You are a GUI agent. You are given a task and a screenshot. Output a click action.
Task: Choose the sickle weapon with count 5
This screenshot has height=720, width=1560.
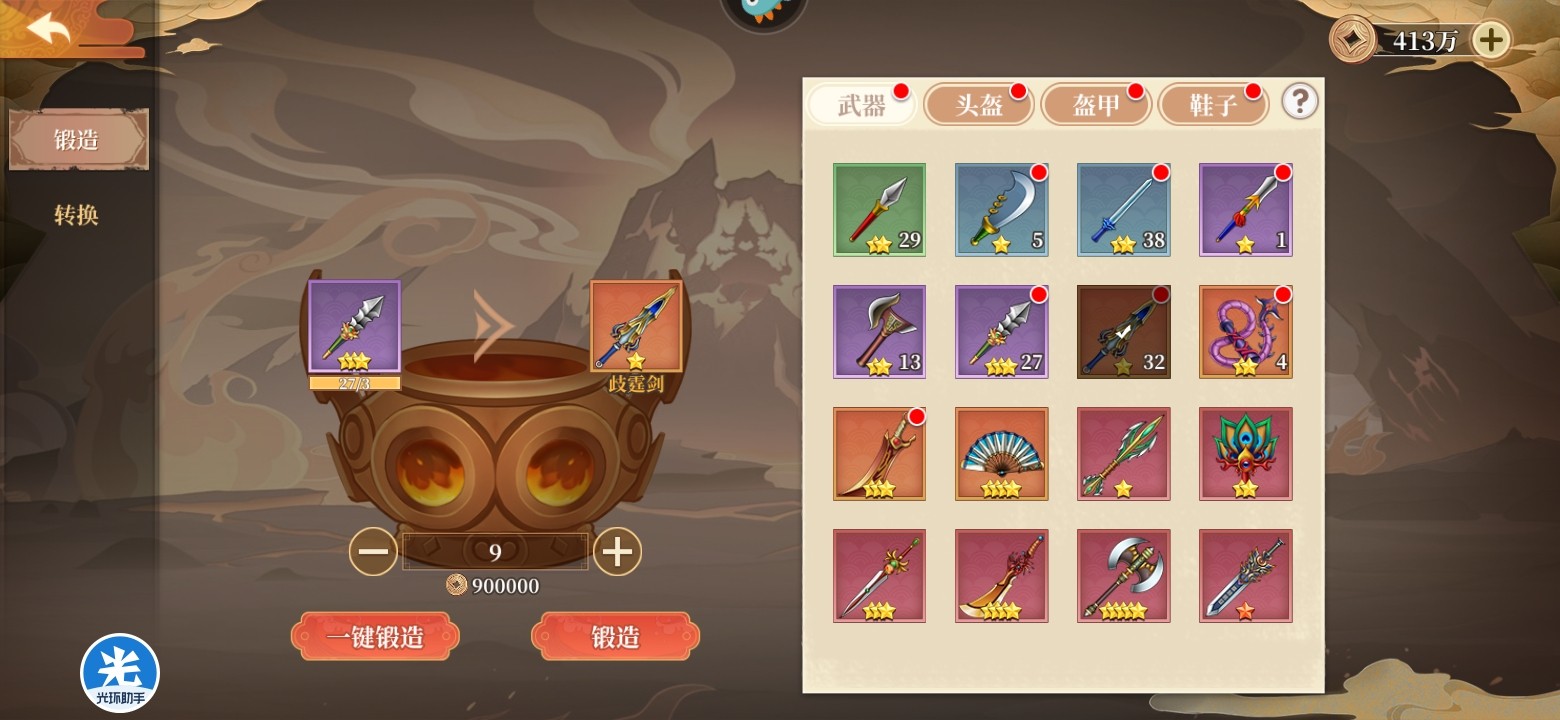[x=1001, y=210]
